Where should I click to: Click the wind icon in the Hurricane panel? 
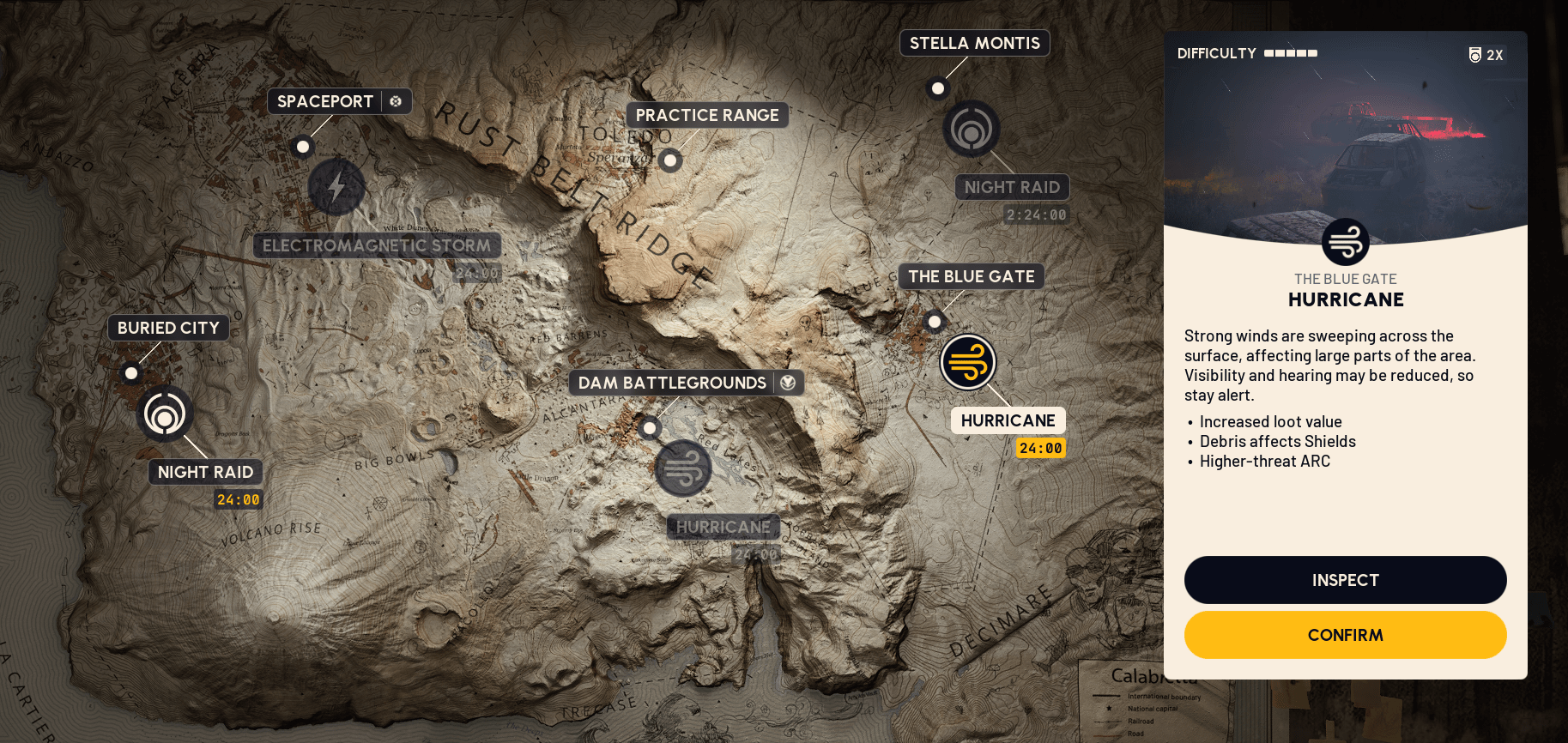[1345, 241]
